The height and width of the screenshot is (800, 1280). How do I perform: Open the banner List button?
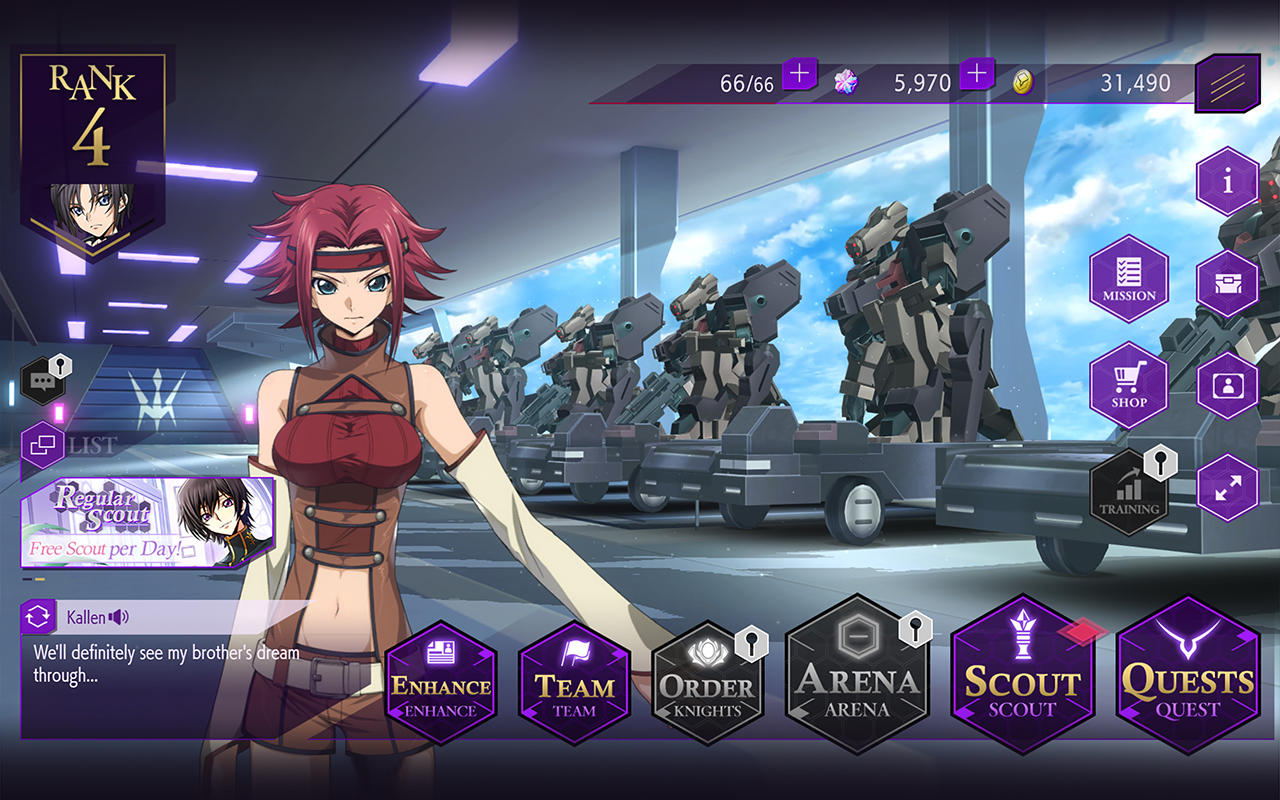42,445
